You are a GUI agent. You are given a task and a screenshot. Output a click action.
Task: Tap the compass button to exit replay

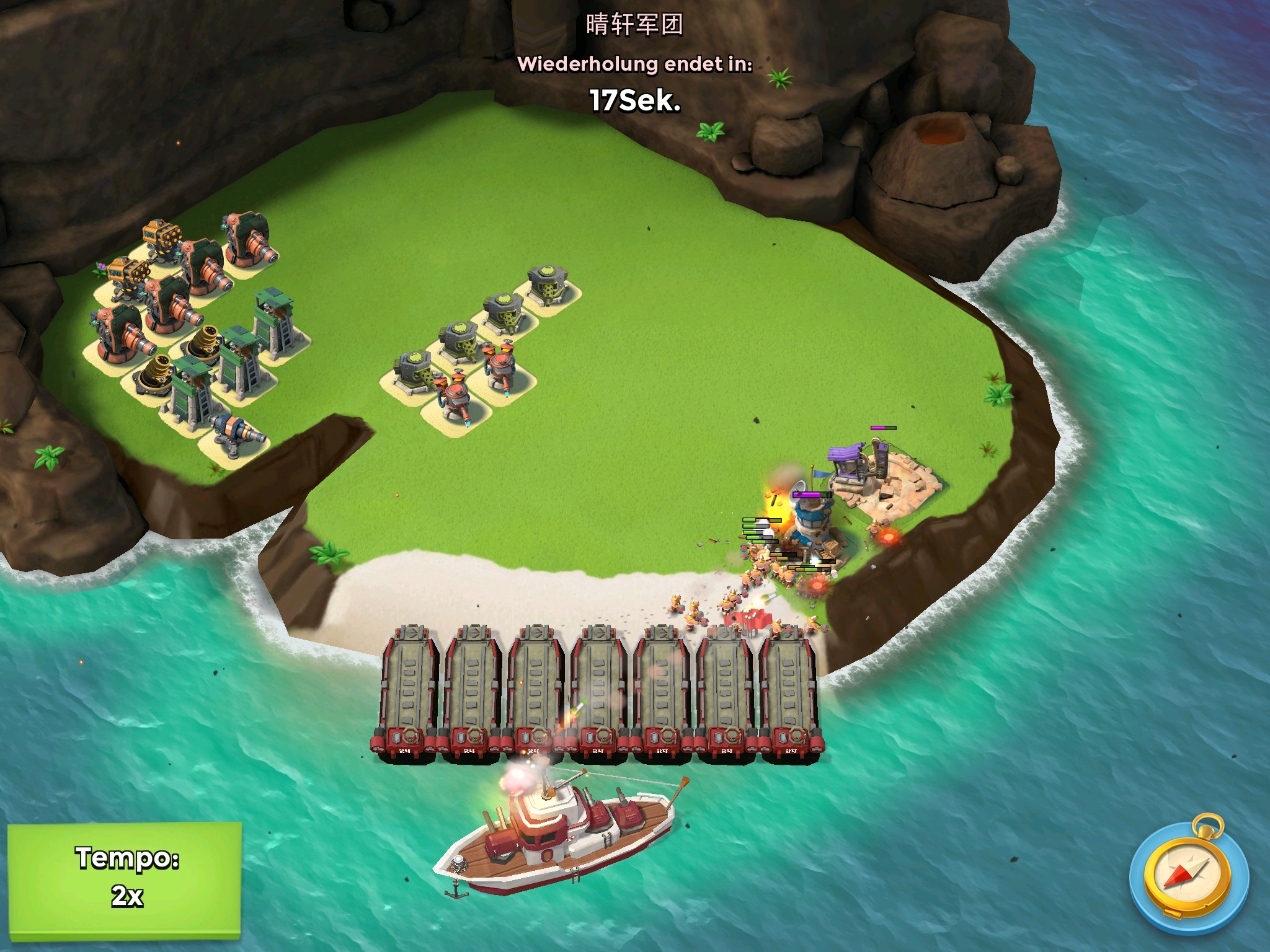pyautogui.click(x=1188, y=876)
